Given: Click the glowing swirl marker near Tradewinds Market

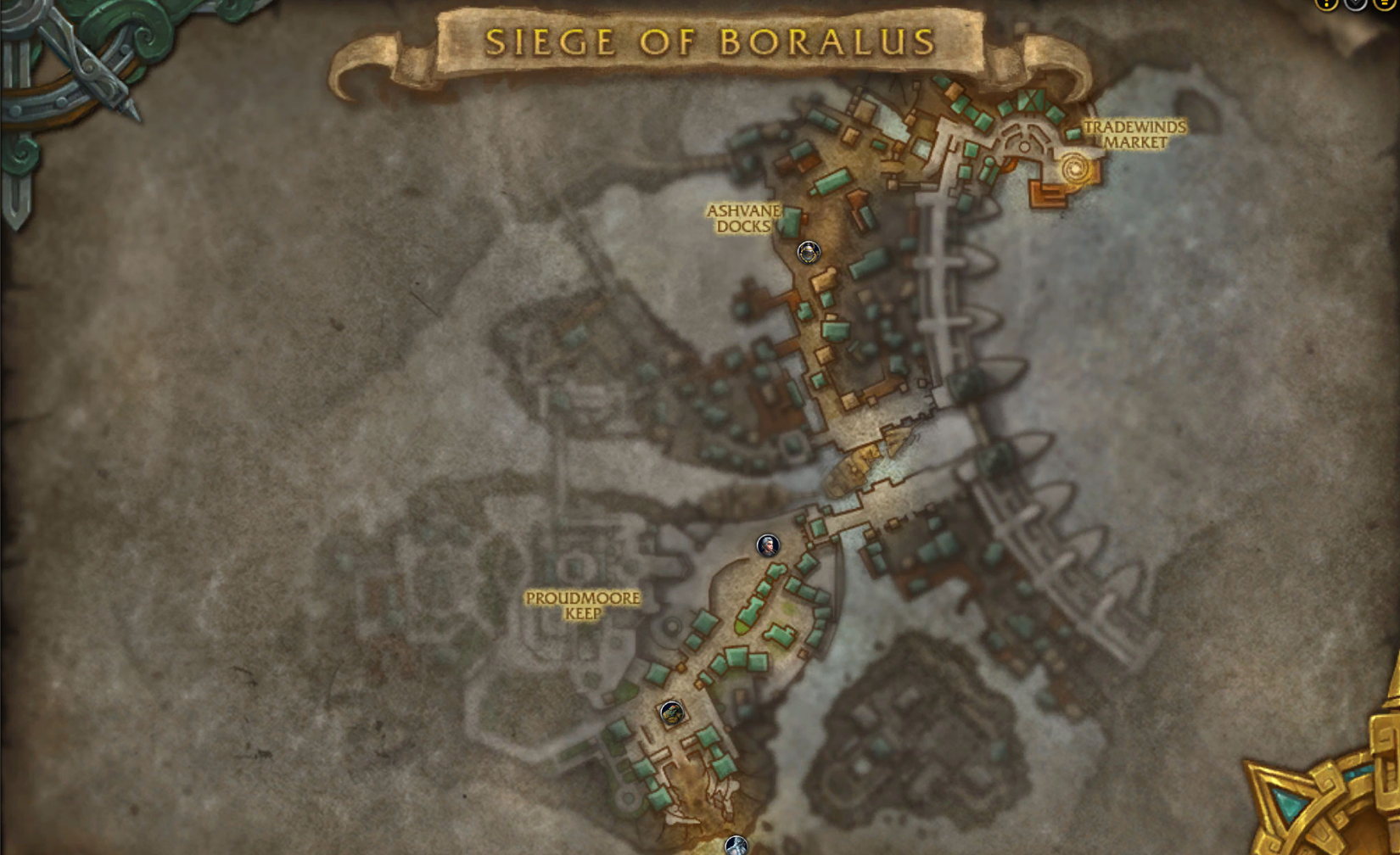Looking at the screenshot, I should (x=1073, y=166).
